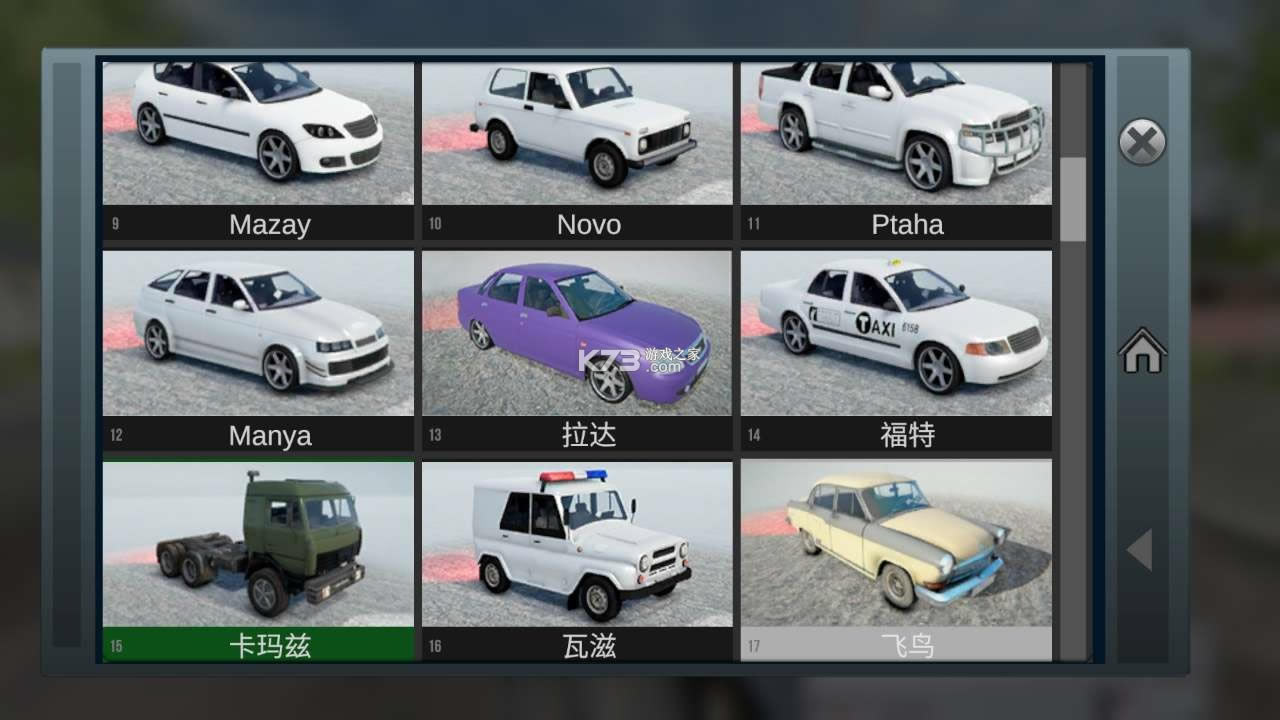The height and width of the screenshot is (720, 1280).
Task: Close the vehicle selection menu
Action: coord(1142,141)
